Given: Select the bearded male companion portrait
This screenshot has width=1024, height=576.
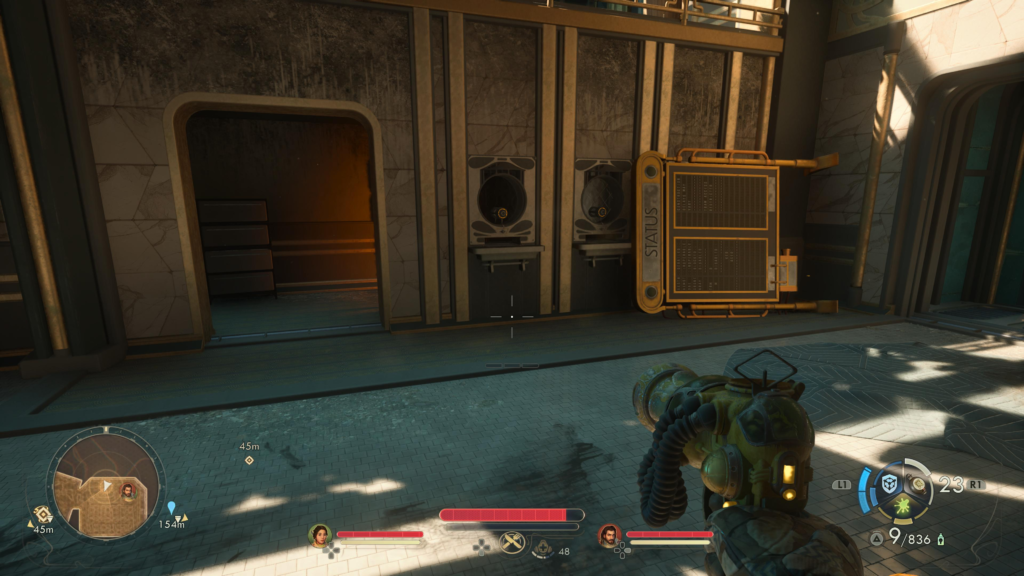Looking at the screenshot, I should pos(609,535).
